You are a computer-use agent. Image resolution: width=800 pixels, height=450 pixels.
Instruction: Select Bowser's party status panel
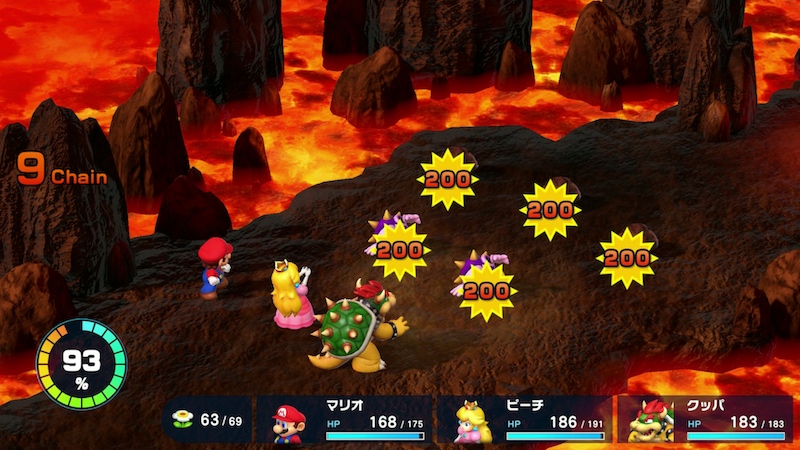click(704, 420)
